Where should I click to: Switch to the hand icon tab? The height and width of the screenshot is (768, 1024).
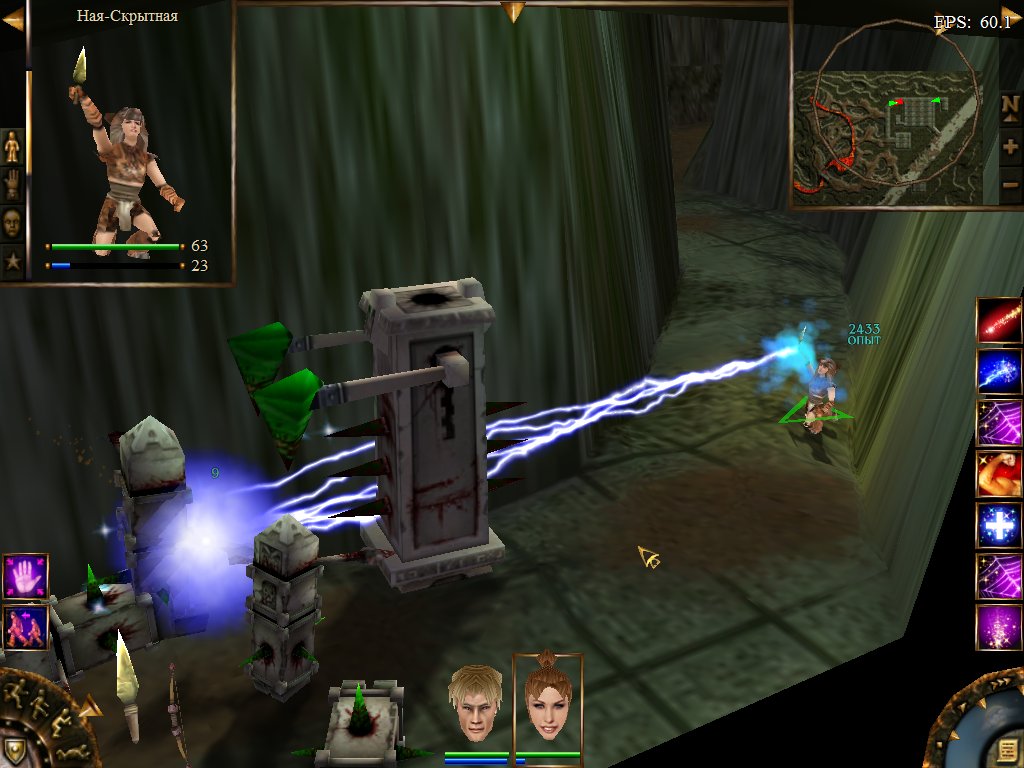(x=12, y=184)
